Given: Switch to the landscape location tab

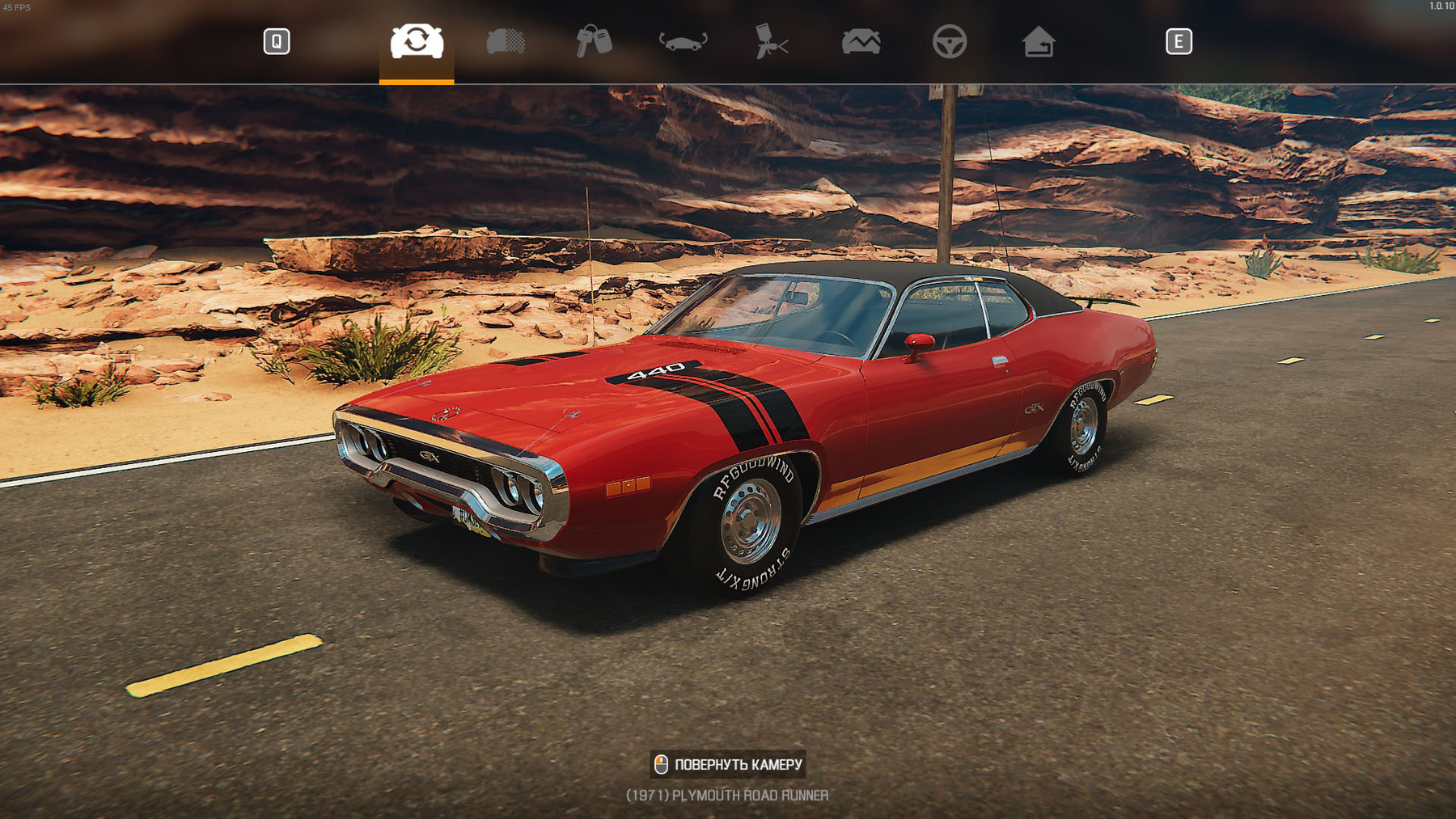Looking at the screenshot, I should point(861,41).
